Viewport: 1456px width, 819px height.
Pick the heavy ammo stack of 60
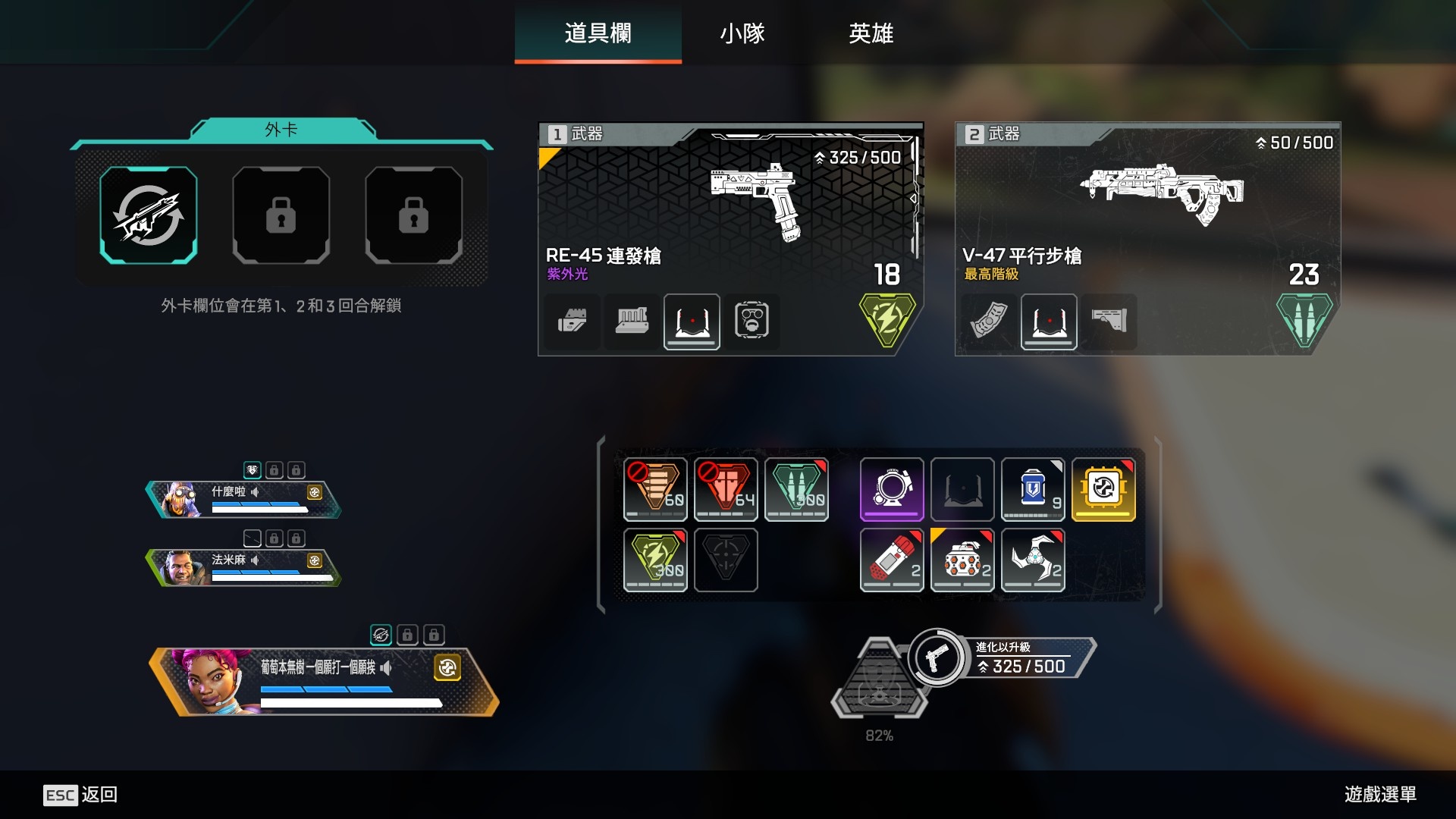pos(655,489)
